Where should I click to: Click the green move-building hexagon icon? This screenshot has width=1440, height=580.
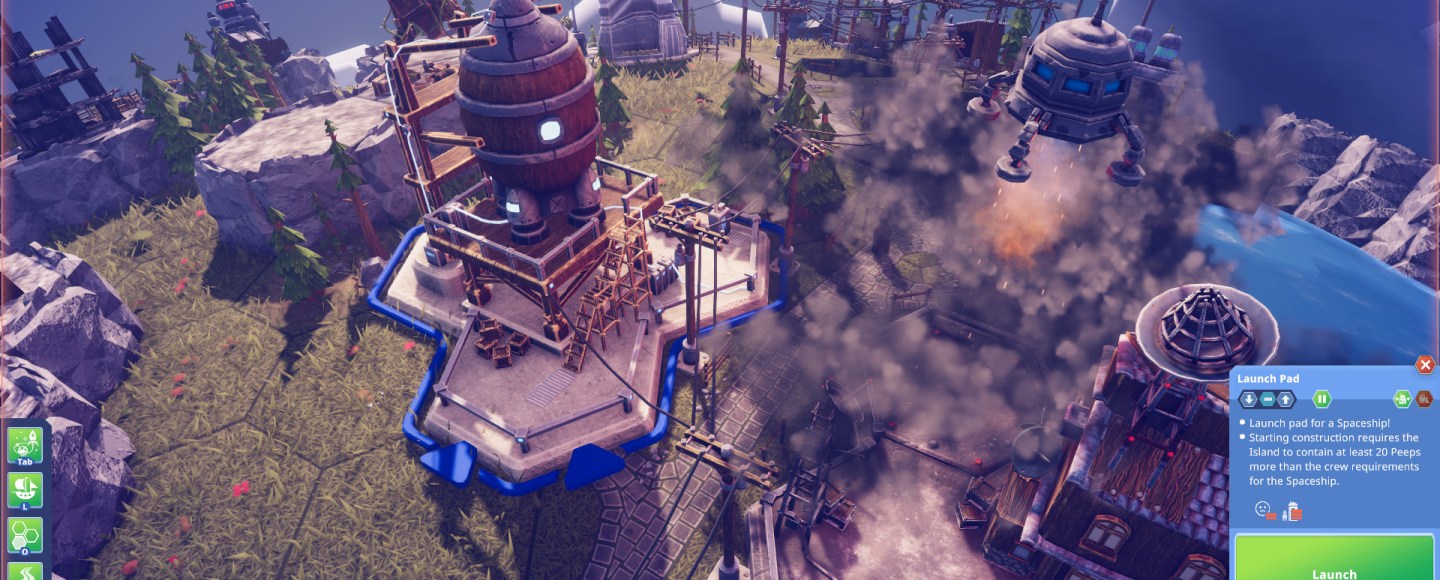coord(1403,399)
